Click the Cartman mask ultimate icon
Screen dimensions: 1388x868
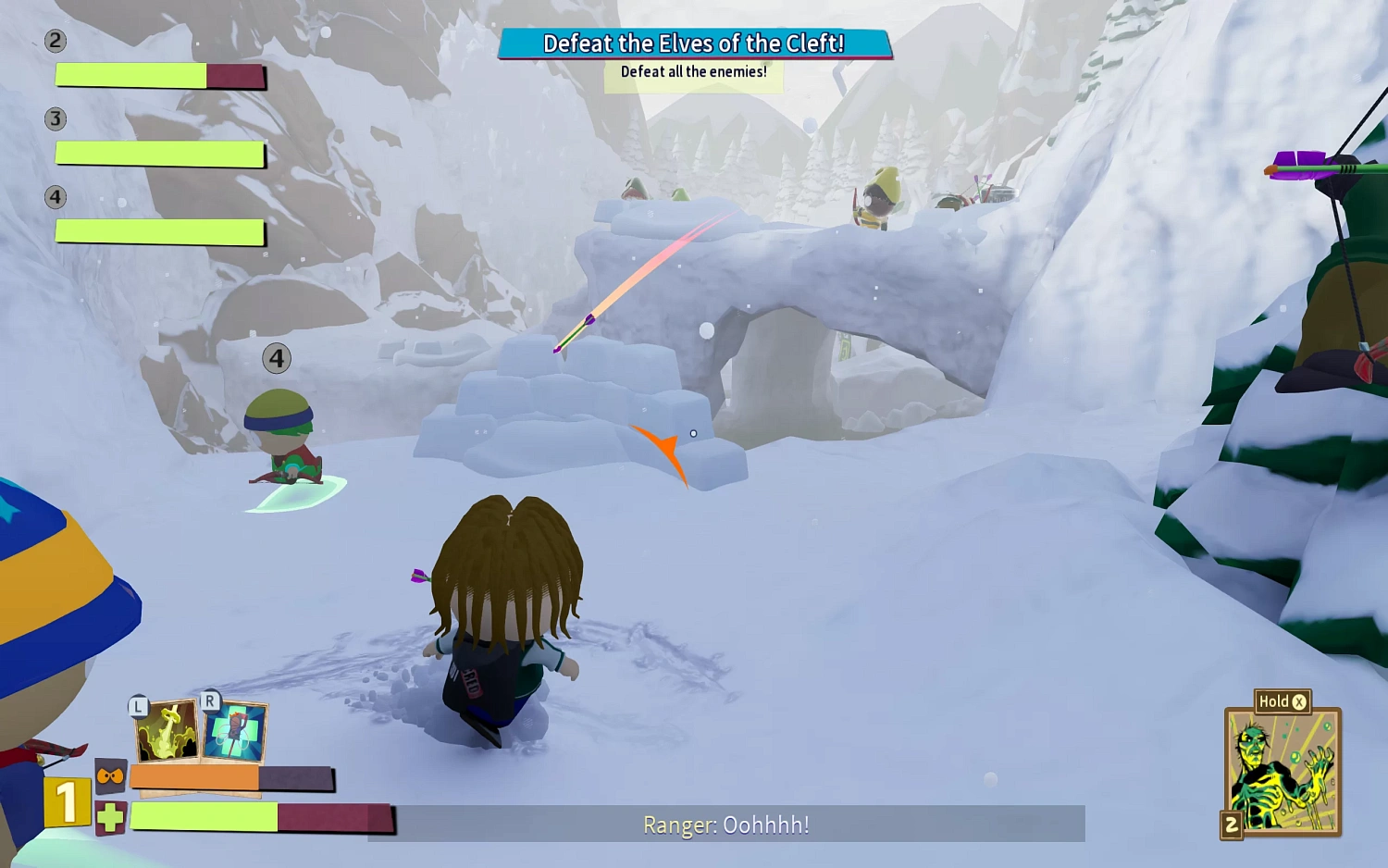[x=108, y=775]
